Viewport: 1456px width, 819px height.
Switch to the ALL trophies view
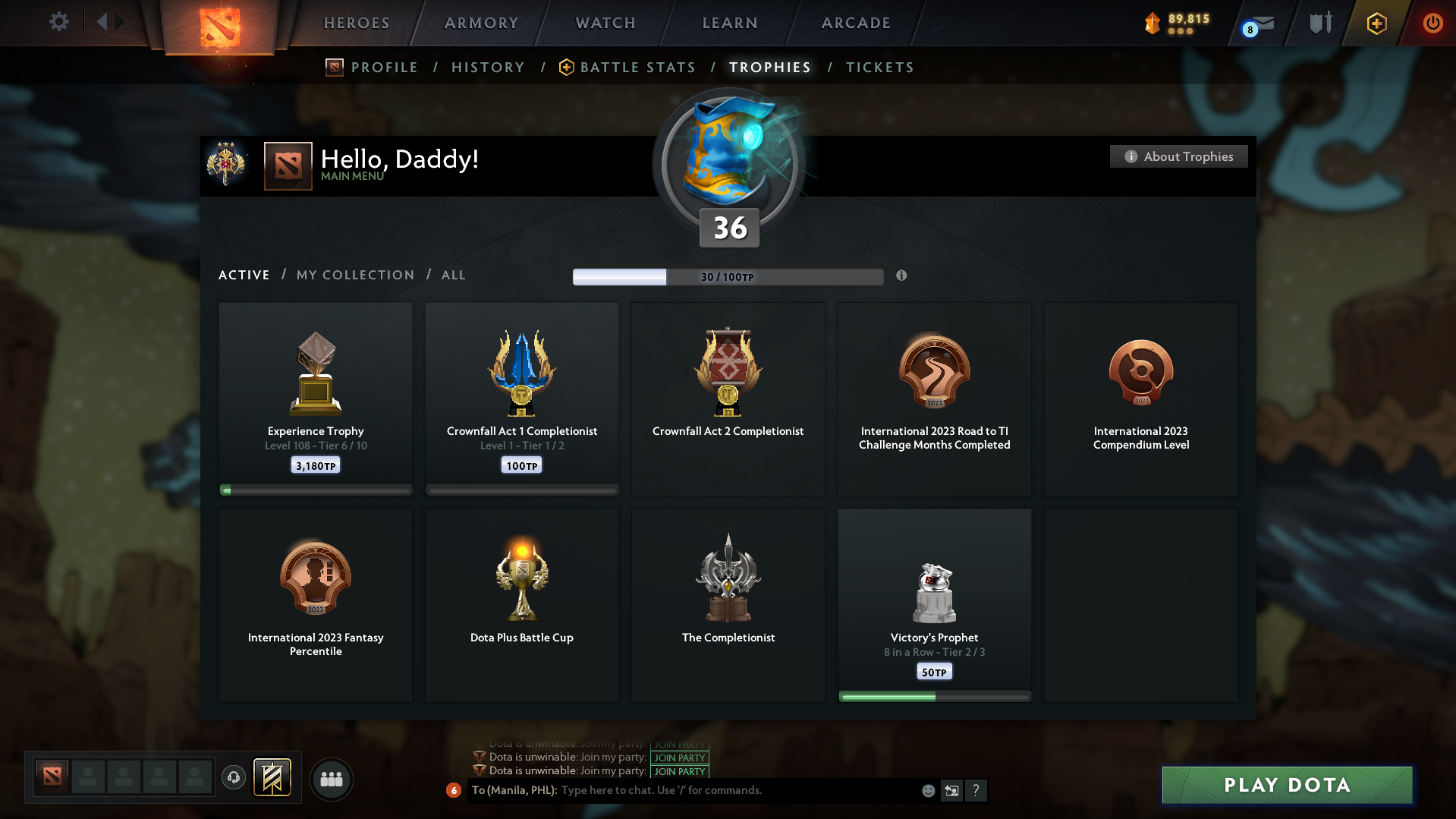pos(453,275)
